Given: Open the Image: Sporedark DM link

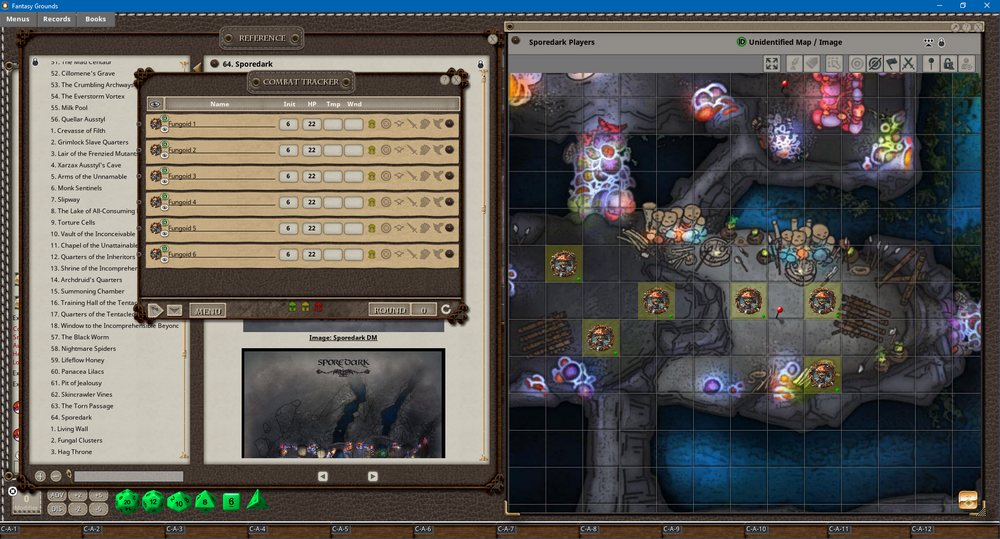Looking at the screenshot, I should pyautogui.click(x=342, y=337).
